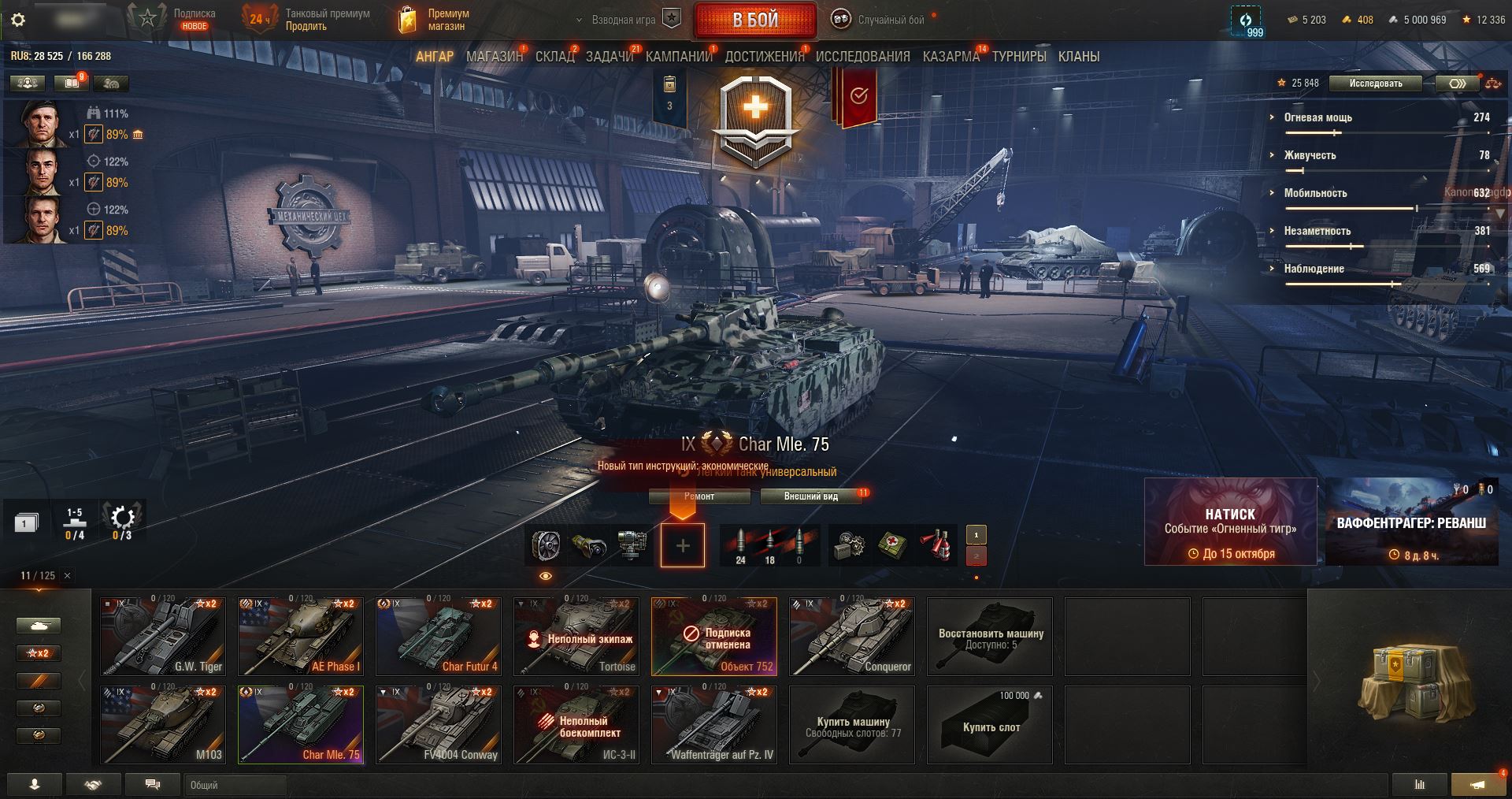Click the Ремонт button
Screen dimensions: 1512x799
coord(699,496)
